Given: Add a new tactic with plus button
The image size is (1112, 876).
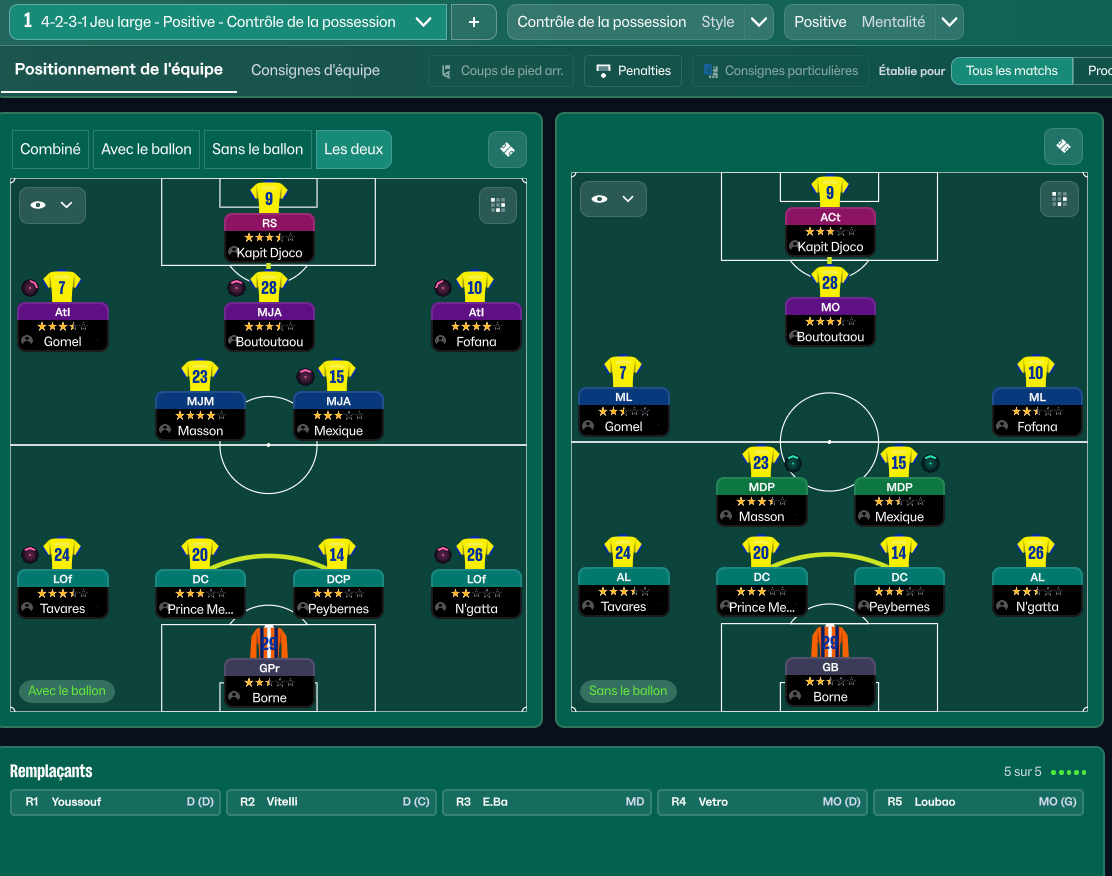Looking at the screenshot, I should 473,22.
